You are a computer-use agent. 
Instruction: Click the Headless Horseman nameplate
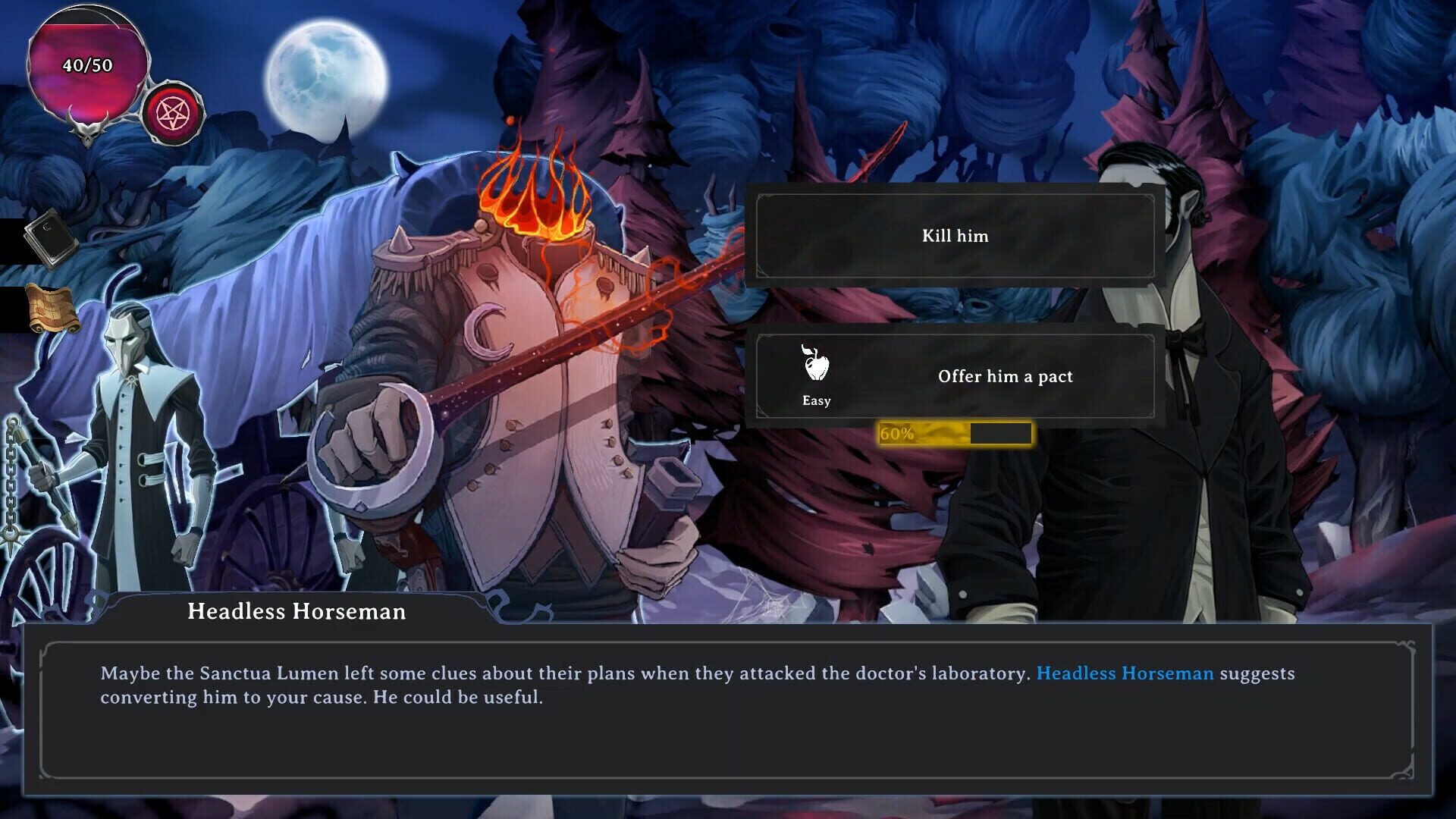pyautogui.click(x=296, y=612)
